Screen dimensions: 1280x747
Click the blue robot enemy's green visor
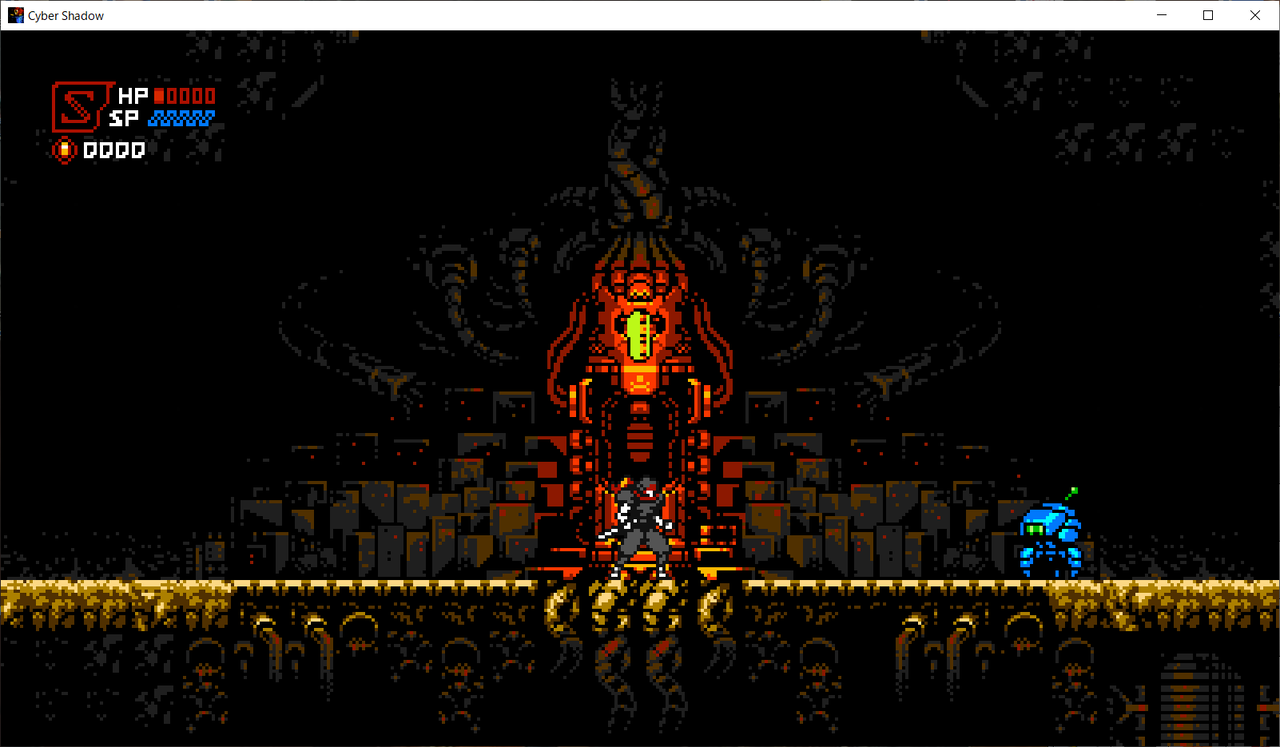[1035, 529]
